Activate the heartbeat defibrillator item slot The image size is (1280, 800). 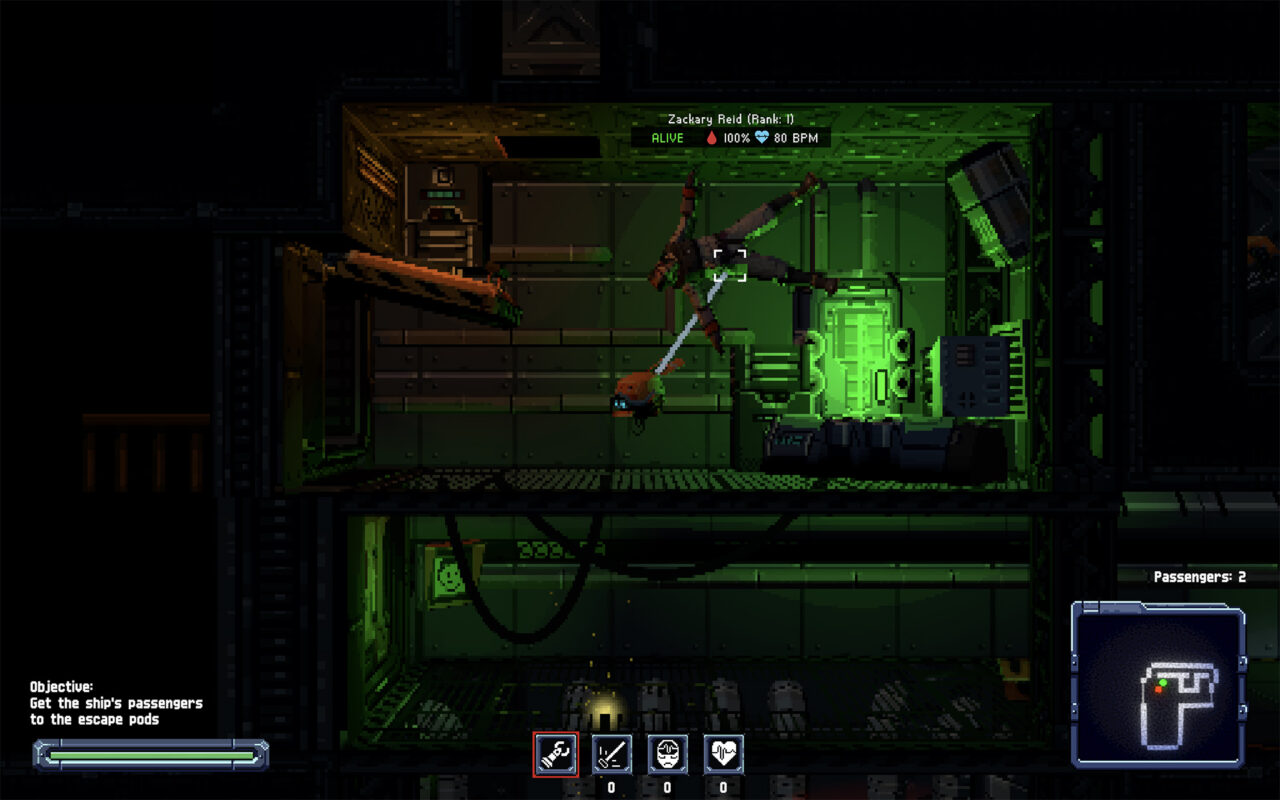pos(723,754)
